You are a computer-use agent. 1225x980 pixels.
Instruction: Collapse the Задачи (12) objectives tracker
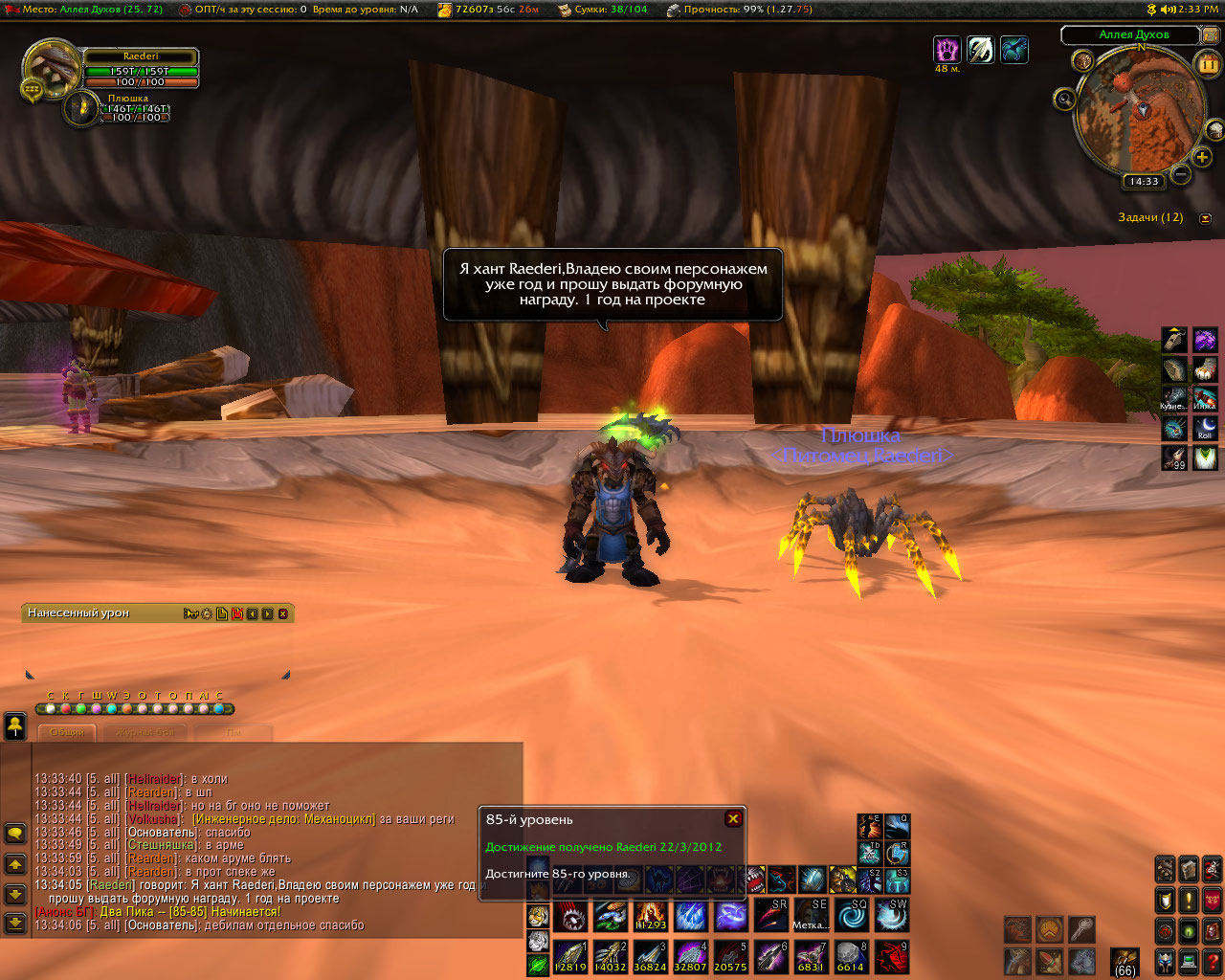pyautogui.click(x=1205, y=218)
